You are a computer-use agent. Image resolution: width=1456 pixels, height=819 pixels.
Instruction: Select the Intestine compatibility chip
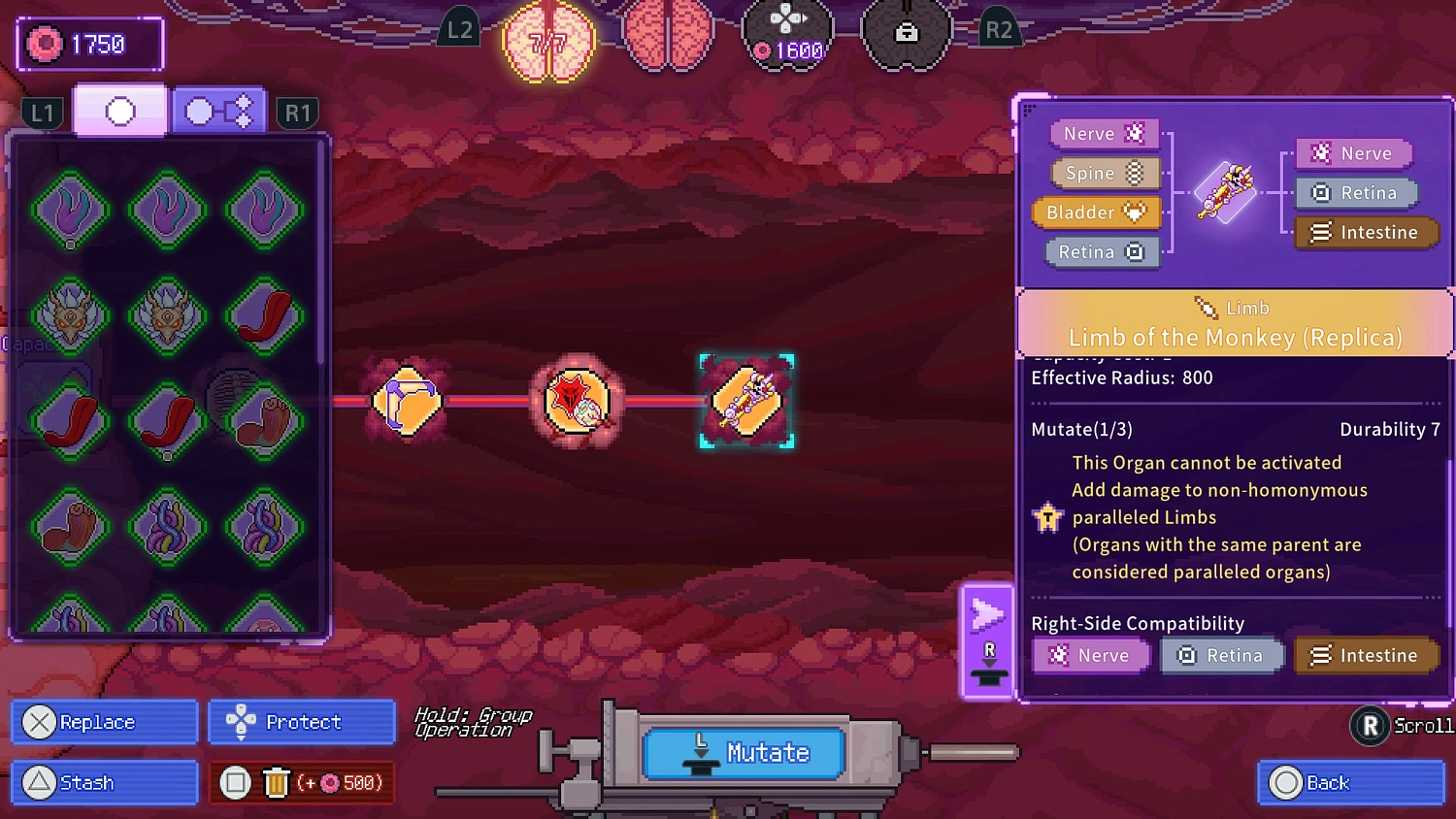tap(1367, 655)
